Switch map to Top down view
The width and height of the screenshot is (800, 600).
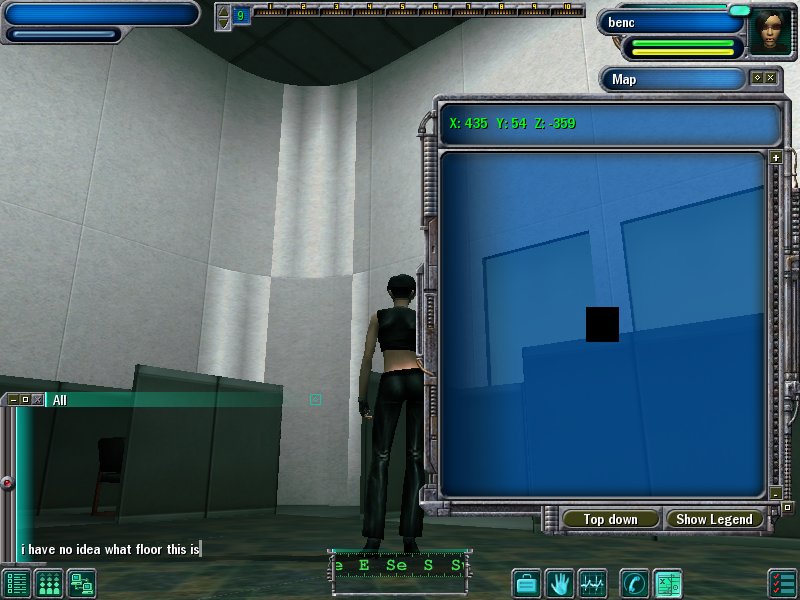610,519
